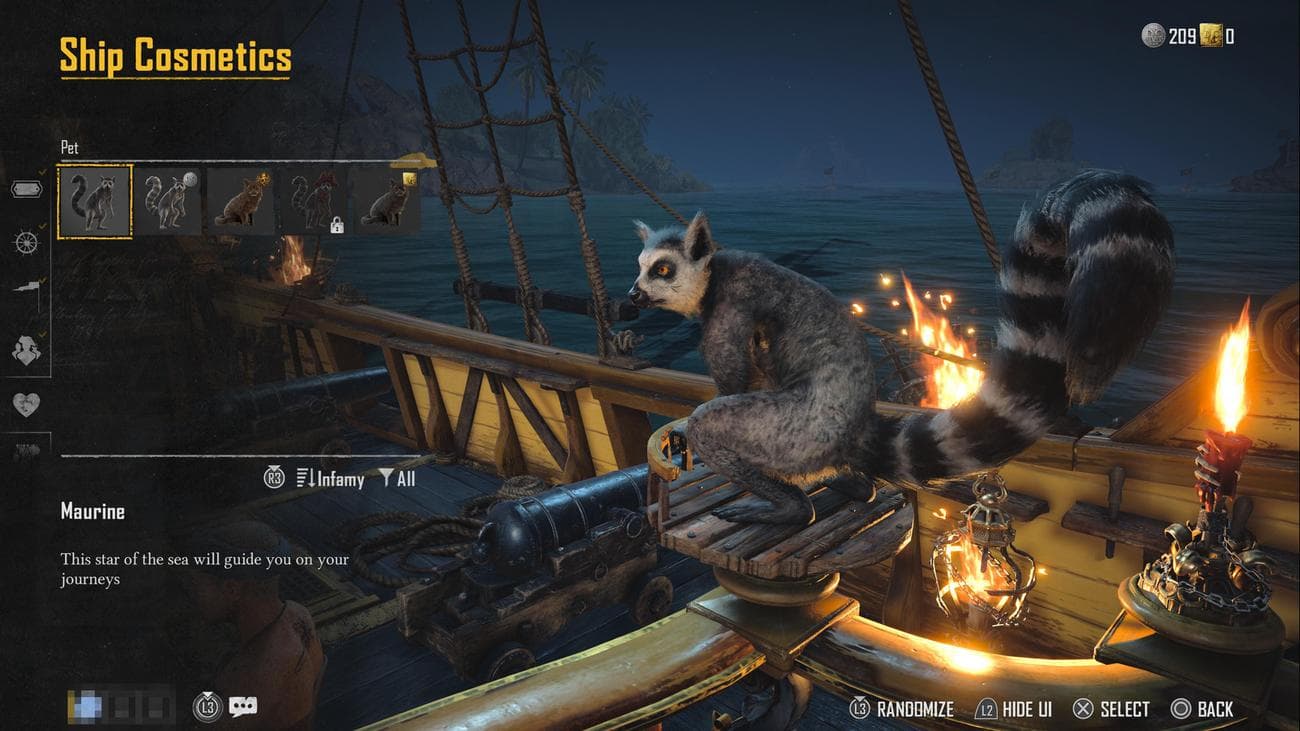Pick the orange cat pet thumbnail
Screen dimensions: 1300x731
241,201
